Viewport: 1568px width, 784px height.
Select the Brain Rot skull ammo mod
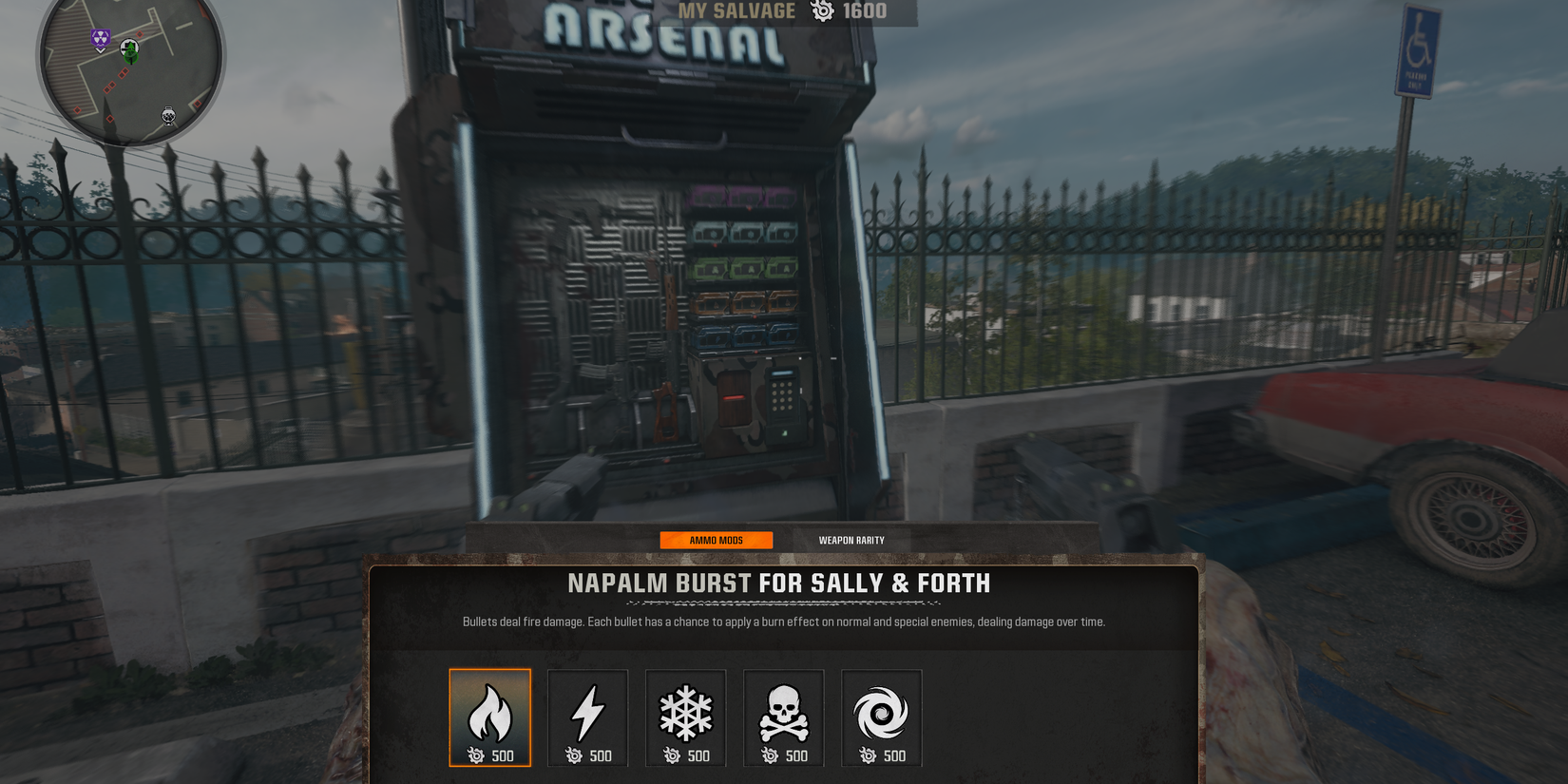coord(783,713)
